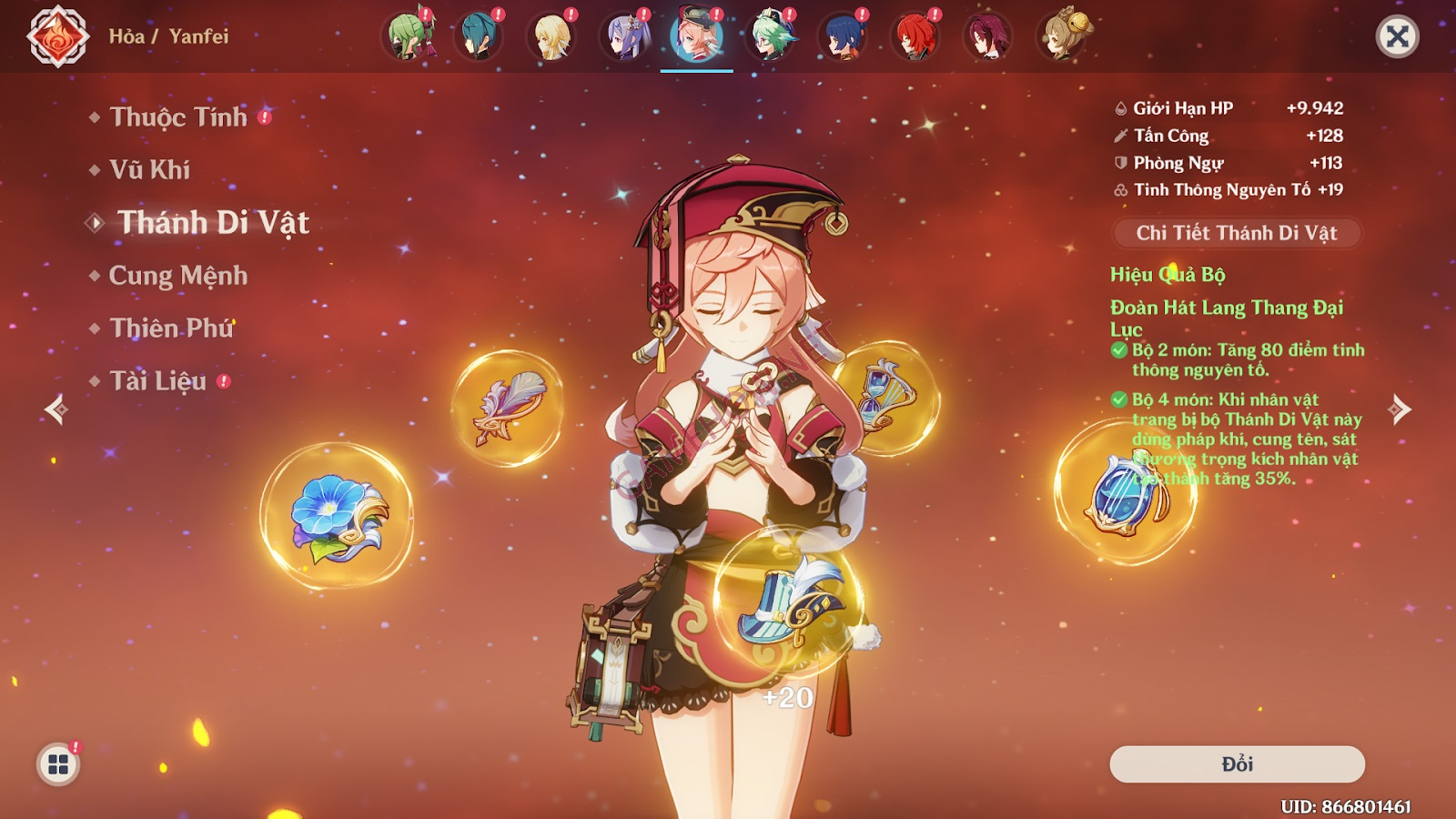The height and width of the screenshot is (819, 1456).
Task: Click the Đổi switch button
Action: [x=1237, y=764]
